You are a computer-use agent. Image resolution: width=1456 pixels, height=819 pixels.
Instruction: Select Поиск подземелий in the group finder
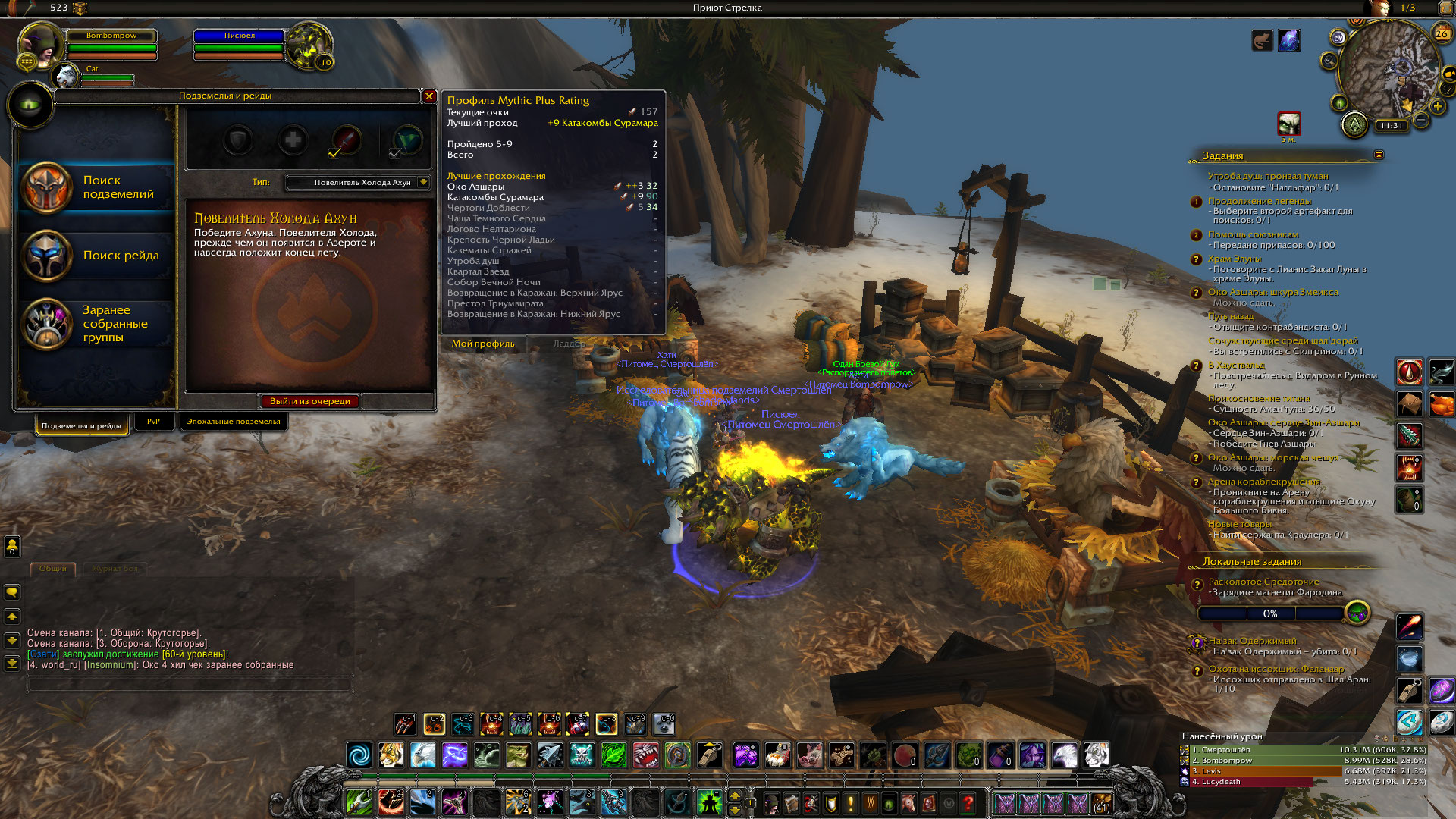click(97, 187)
